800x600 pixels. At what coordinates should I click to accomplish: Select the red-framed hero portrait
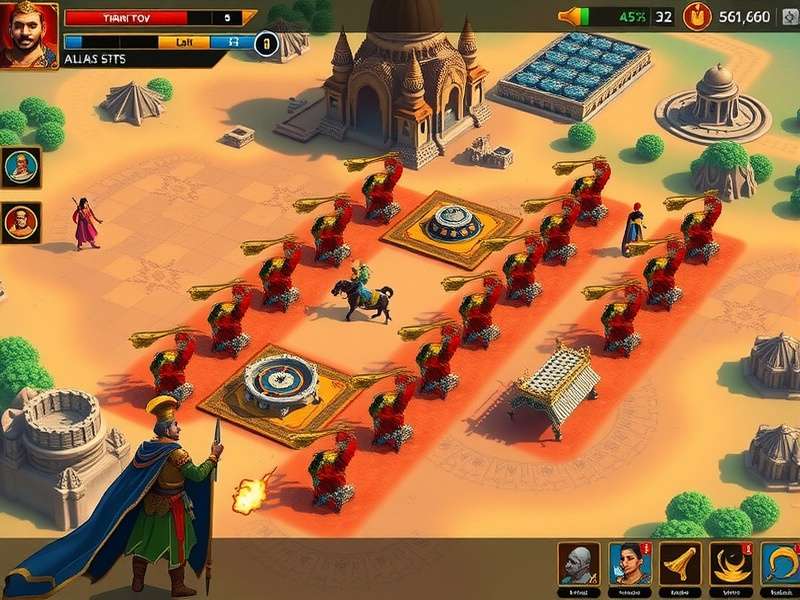(21, 221)
